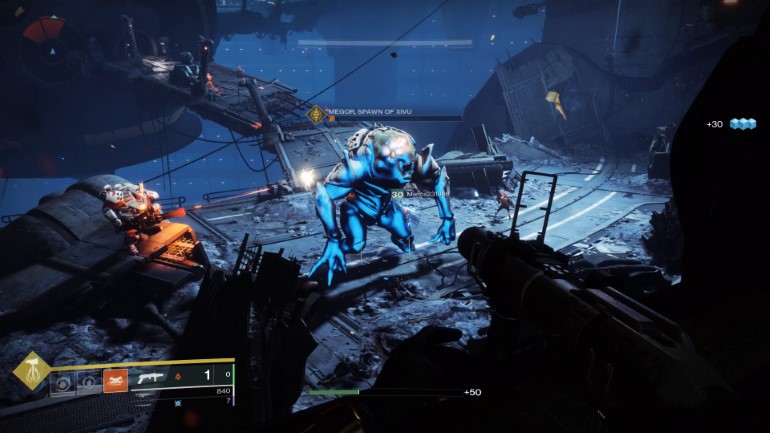Image resolution: width=770 pixels, height=433 pixels.
Task: Select the flame-shaped melee ability icon
Action: click(89, 381)
